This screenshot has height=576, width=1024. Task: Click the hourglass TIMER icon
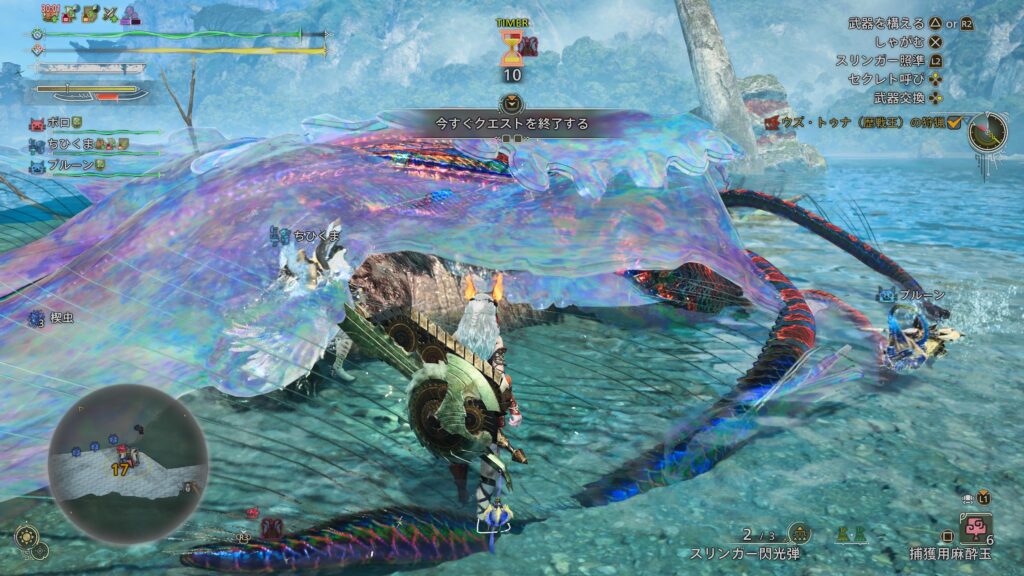click(511, 46)
